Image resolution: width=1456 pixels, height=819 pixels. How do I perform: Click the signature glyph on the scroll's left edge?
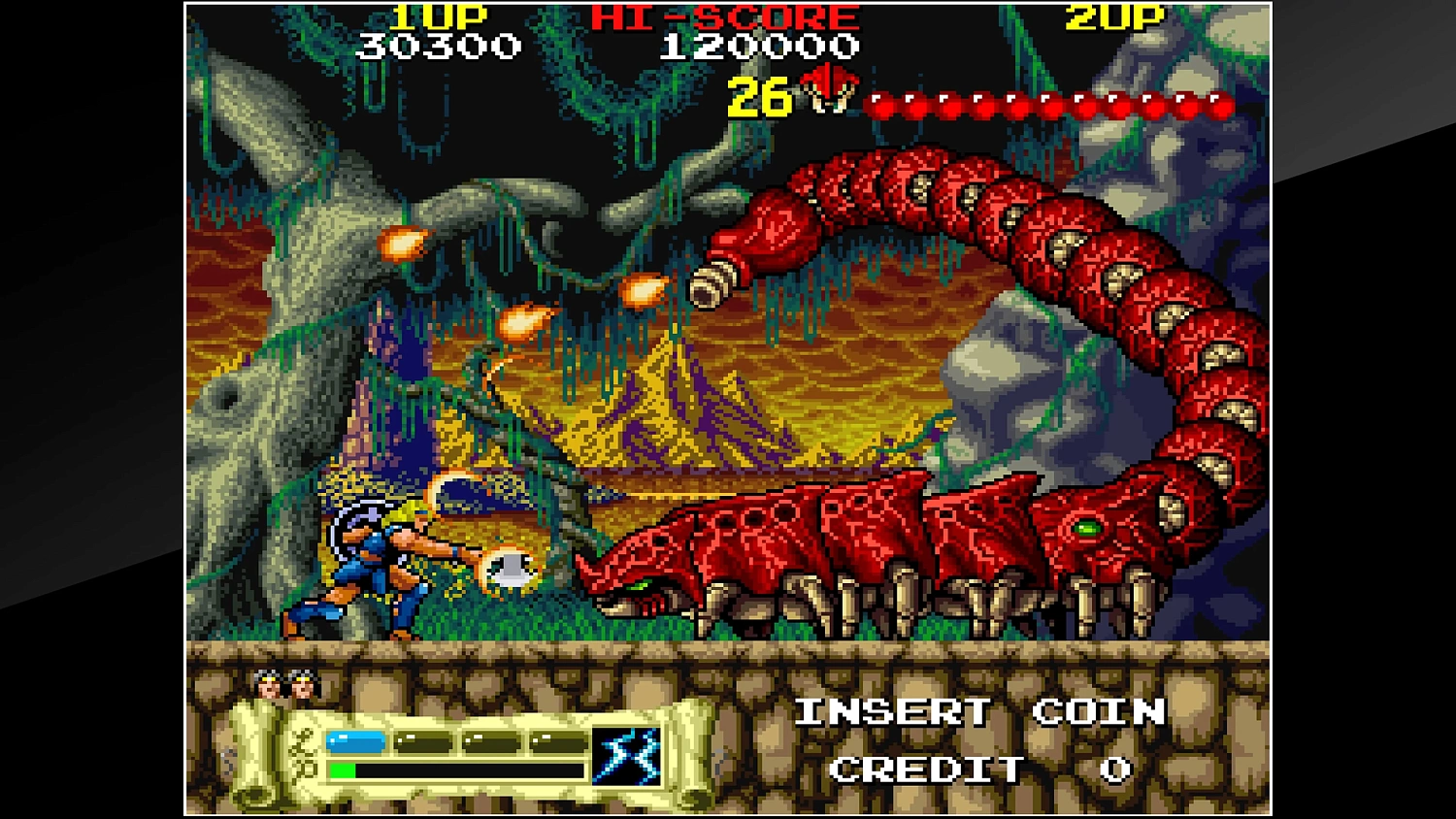(301, 751)
